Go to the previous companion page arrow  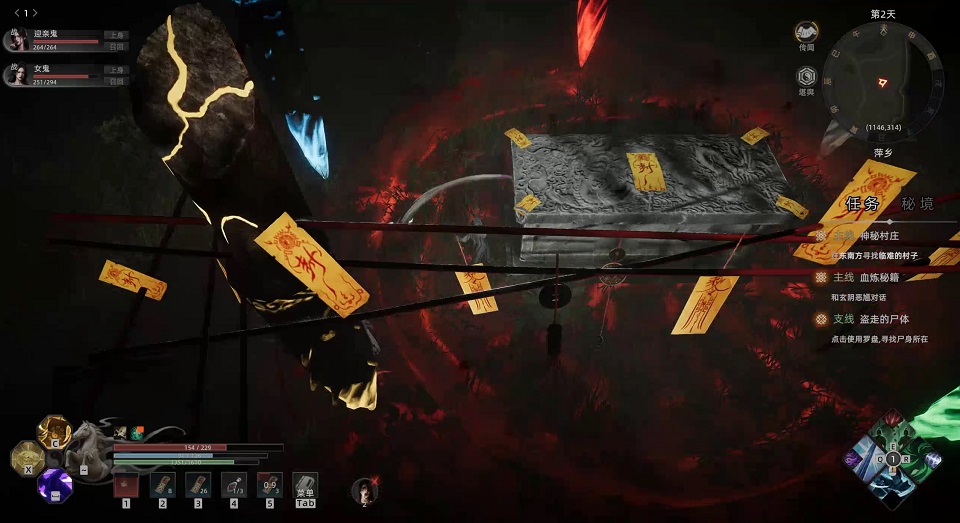pyautogui.click(x=16, y=12)
